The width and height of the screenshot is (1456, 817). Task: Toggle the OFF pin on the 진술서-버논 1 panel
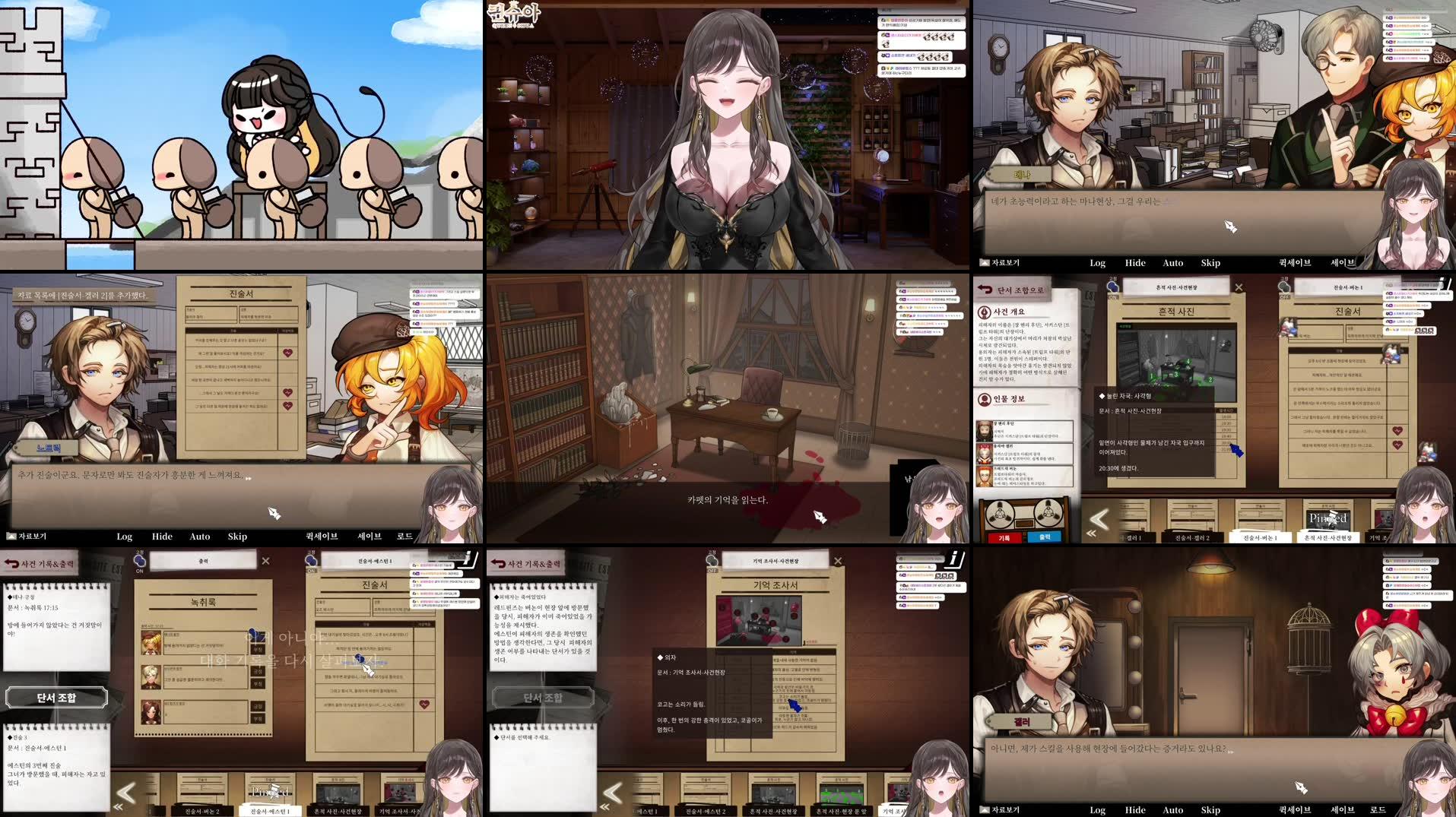coord(1284,287)
